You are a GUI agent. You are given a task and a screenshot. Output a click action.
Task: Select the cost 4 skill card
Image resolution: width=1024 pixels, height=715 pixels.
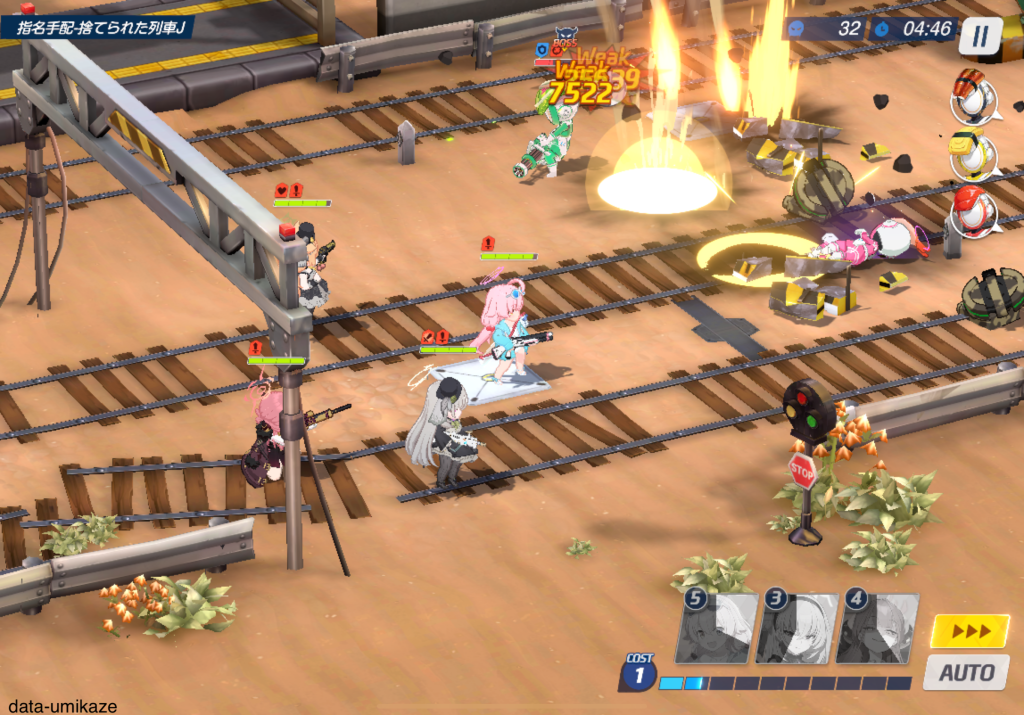pos(876,628)
